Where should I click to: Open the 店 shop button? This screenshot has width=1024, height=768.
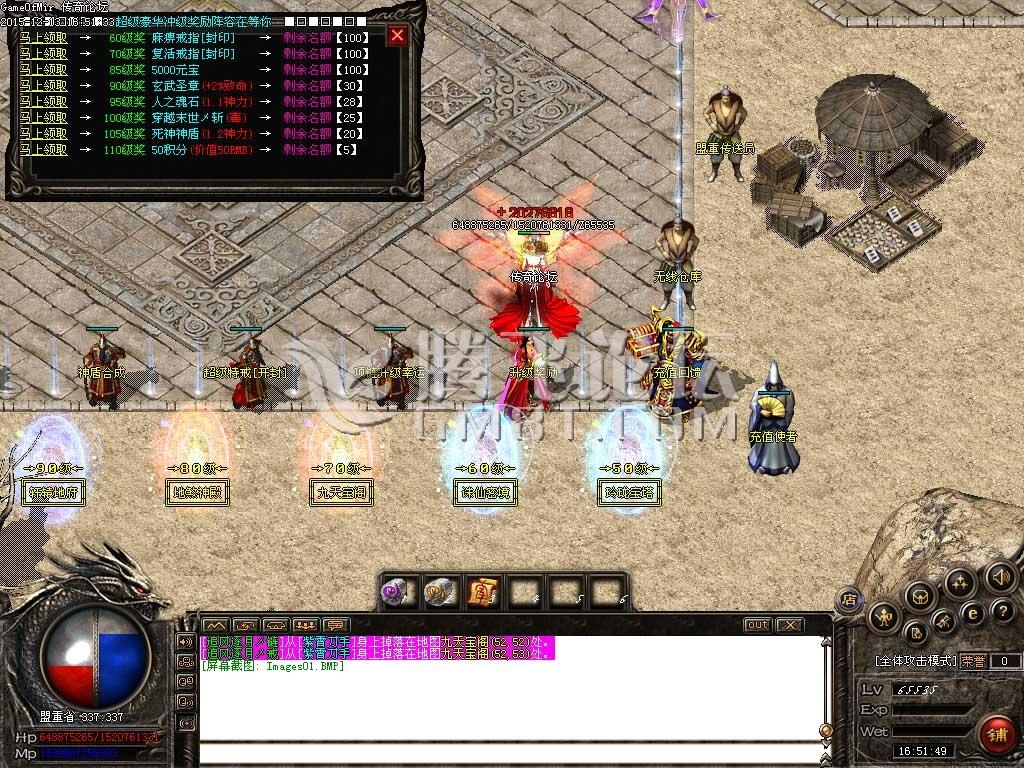(847, 600)
